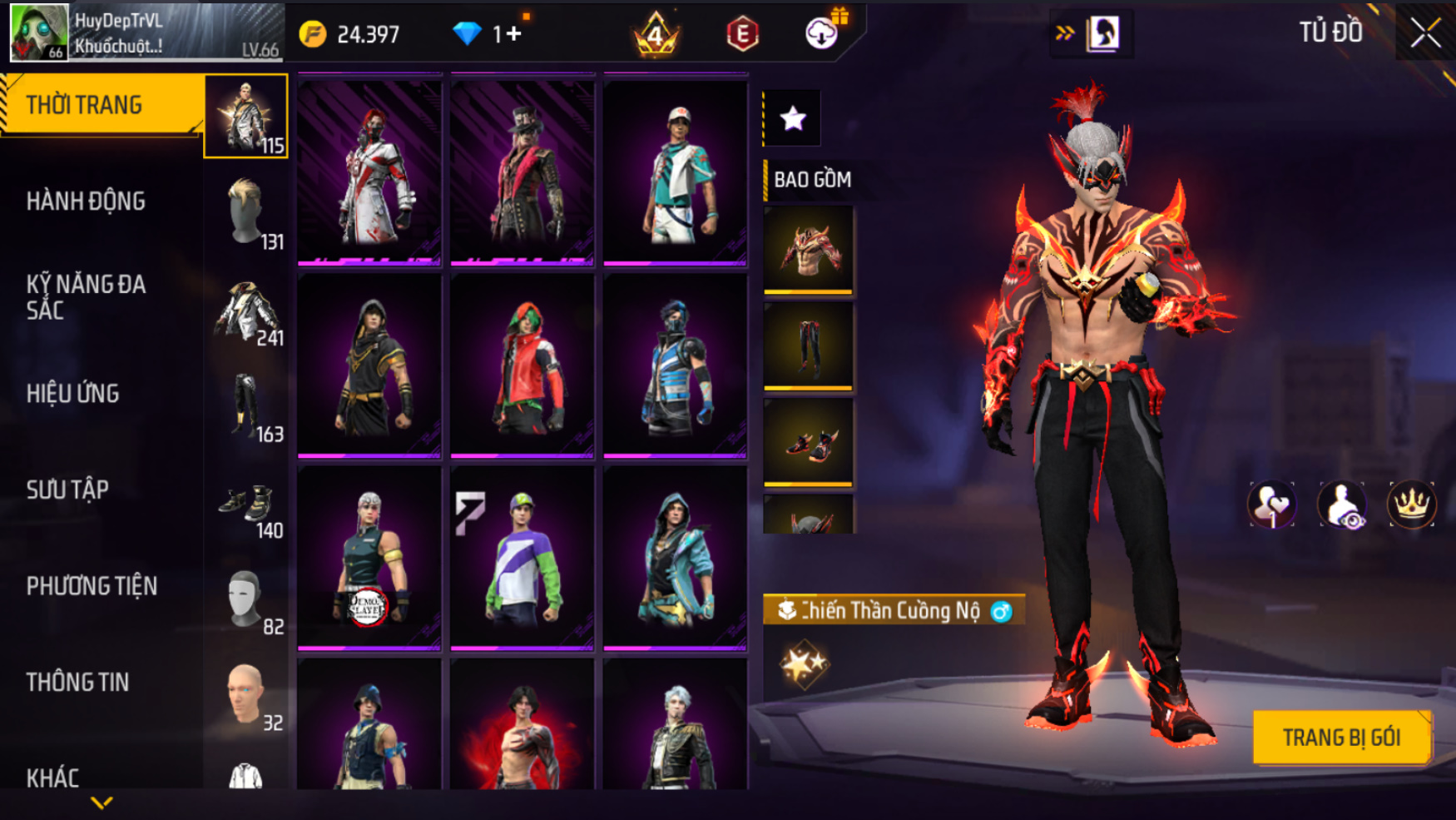Select the Hiệu Ứng category
1456x820 pixels.
coord(73,394)
